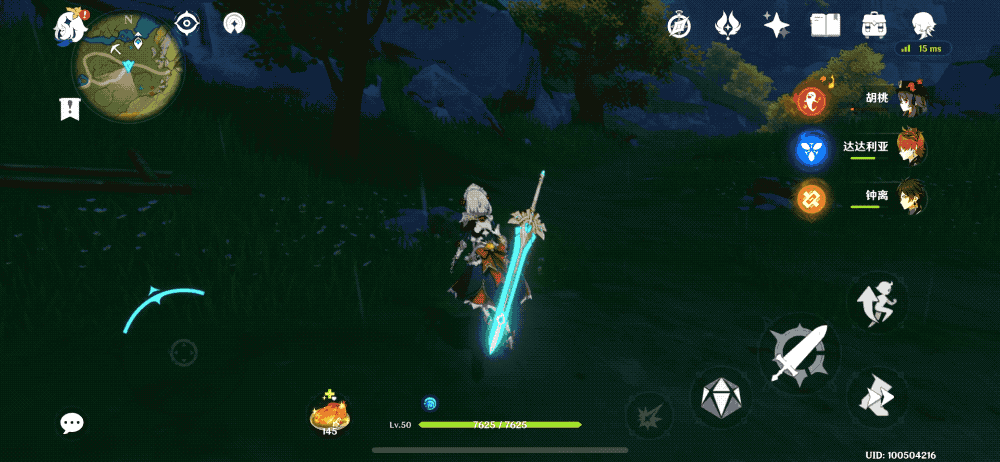Open the character screen icon
The image size is (1000, 462).
click(924, 26)
